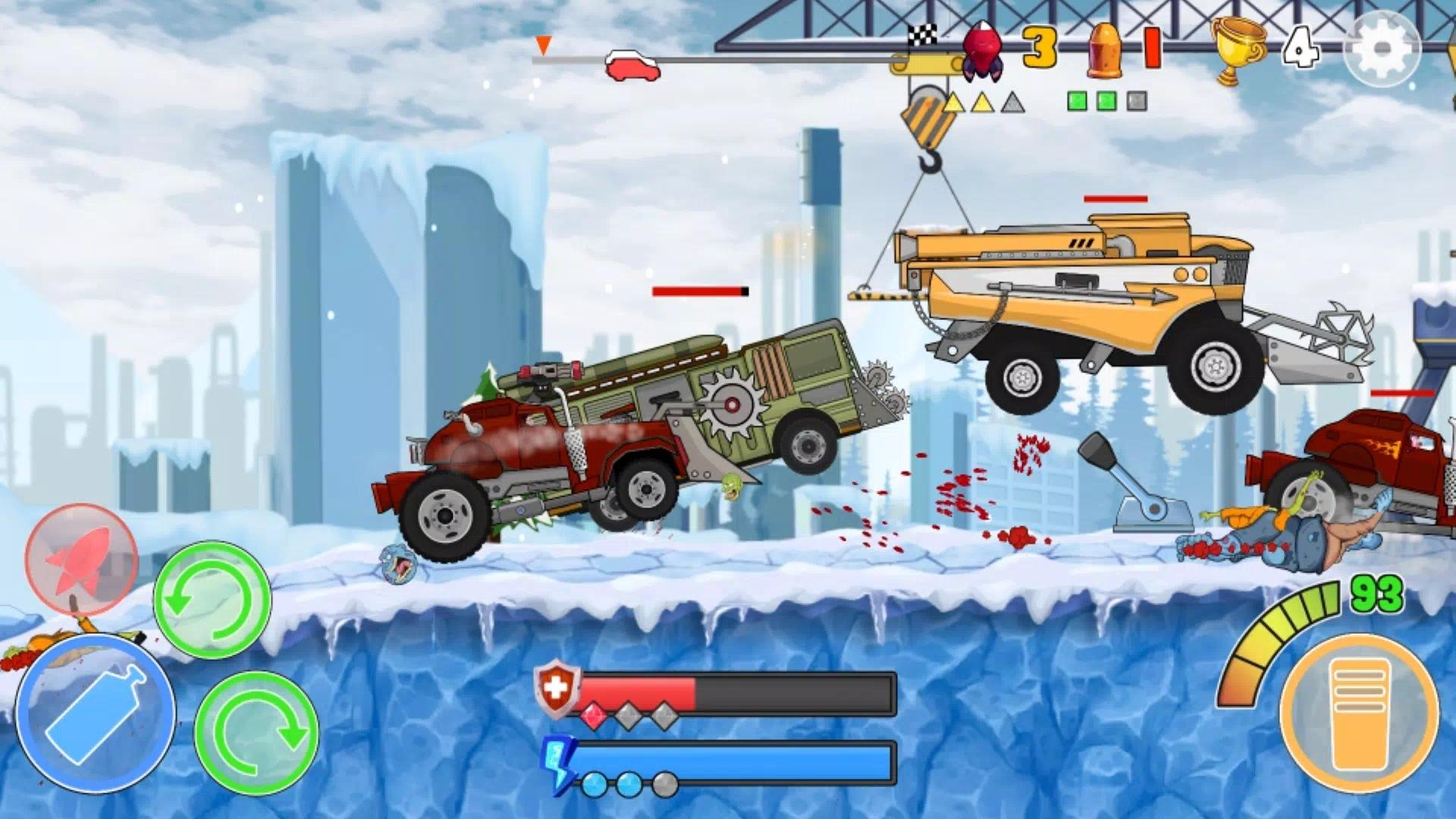Tap the orange gas pedal button
The height and width of the screenshot is (819, 1456).
coord(1359,713)
